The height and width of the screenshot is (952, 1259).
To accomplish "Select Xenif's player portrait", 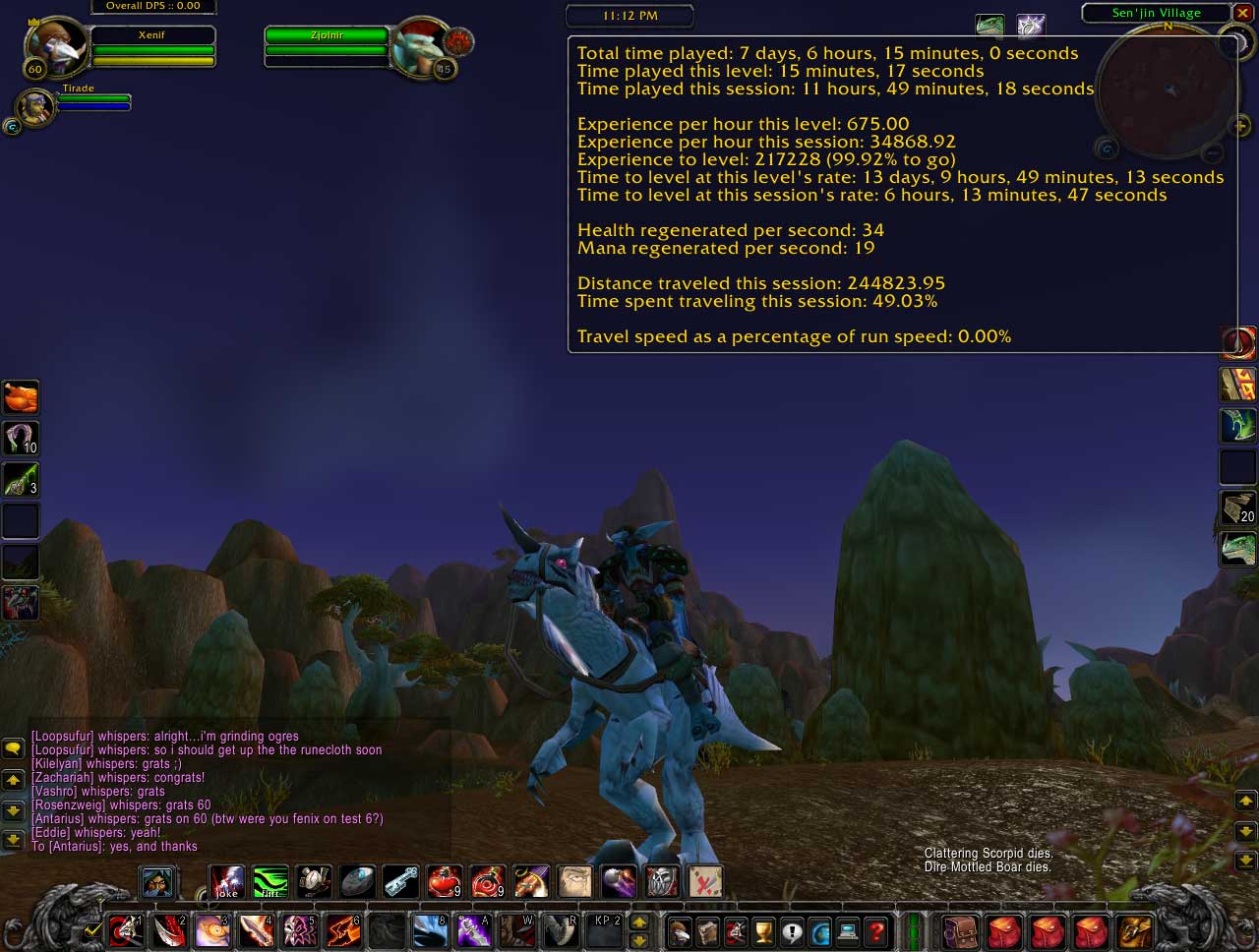I will pyautogui.click(x=54, y=44).
